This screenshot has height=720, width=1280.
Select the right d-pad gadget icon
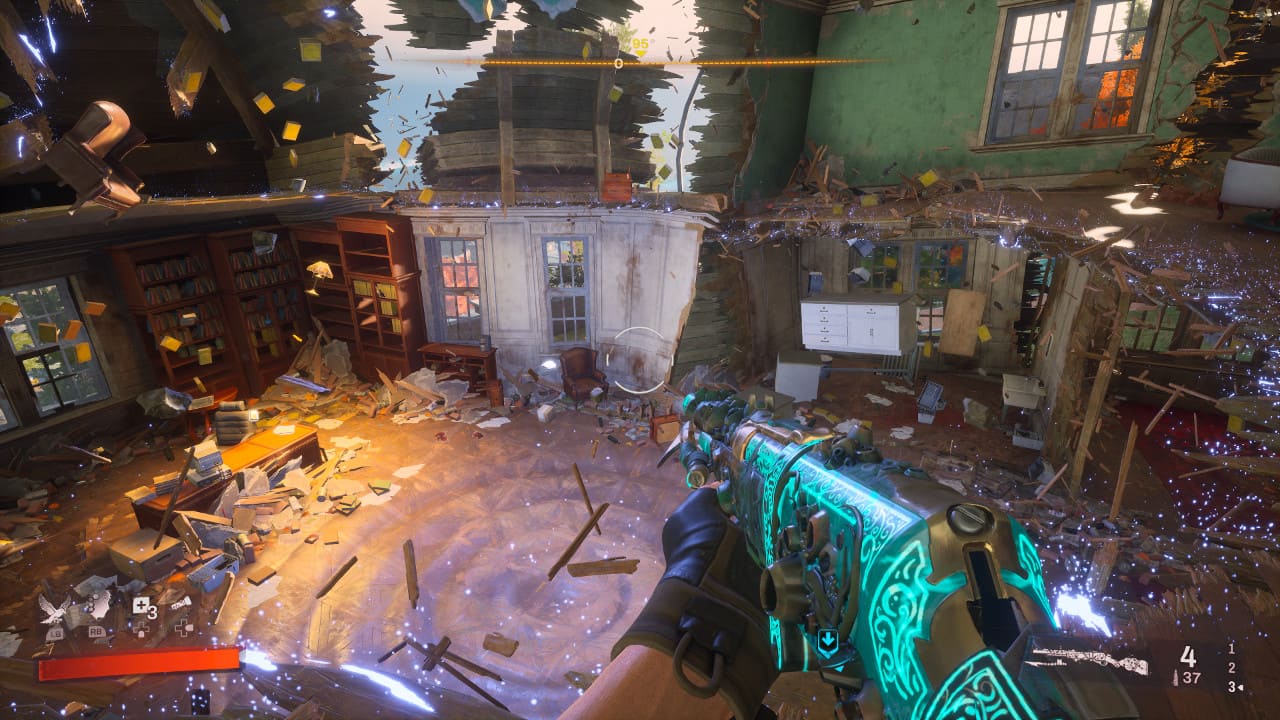183,628
